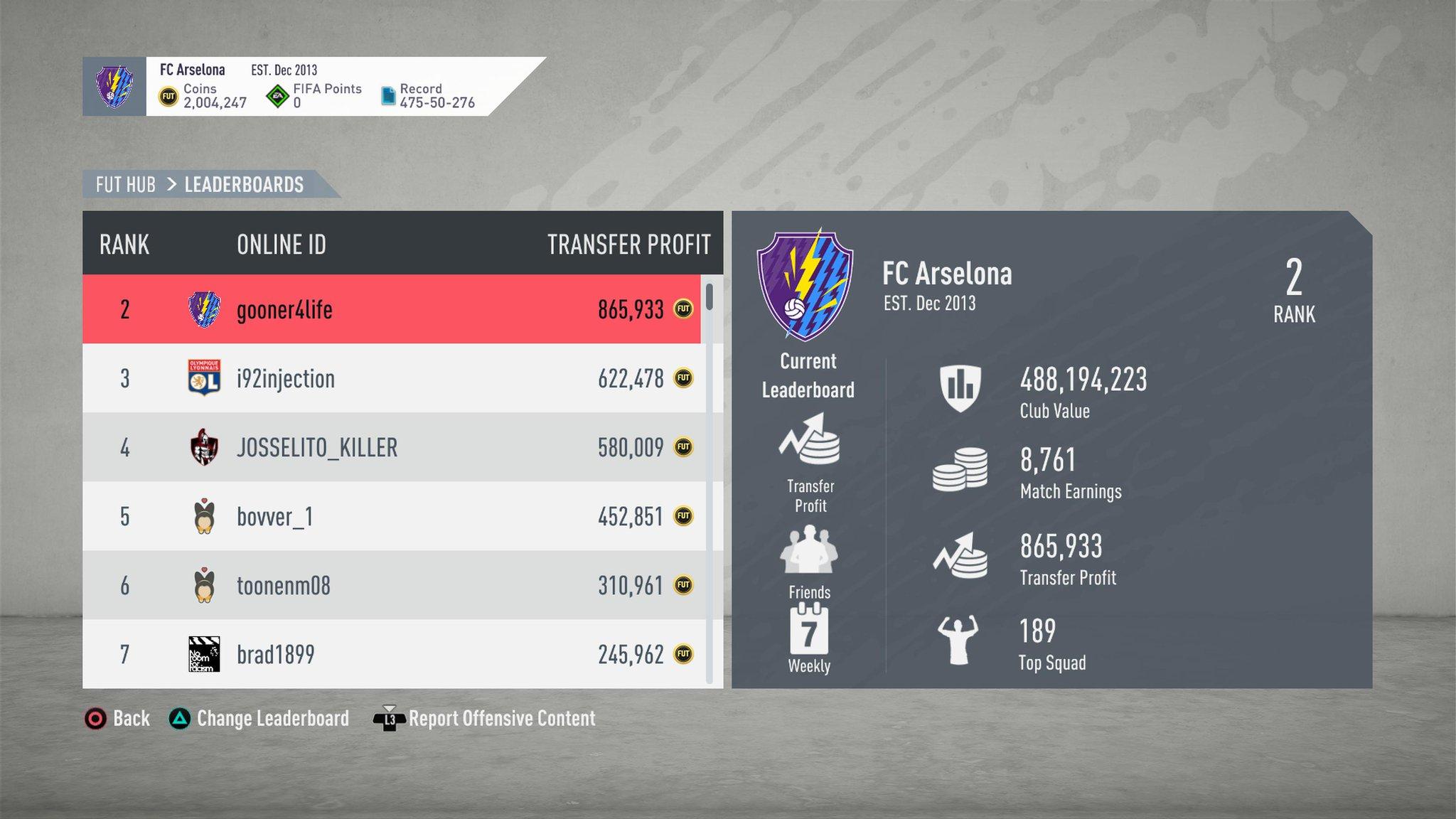Click the FC Arselona club badge in header
This screenshot has width=1456, height=819.
[x=114, y=87]
